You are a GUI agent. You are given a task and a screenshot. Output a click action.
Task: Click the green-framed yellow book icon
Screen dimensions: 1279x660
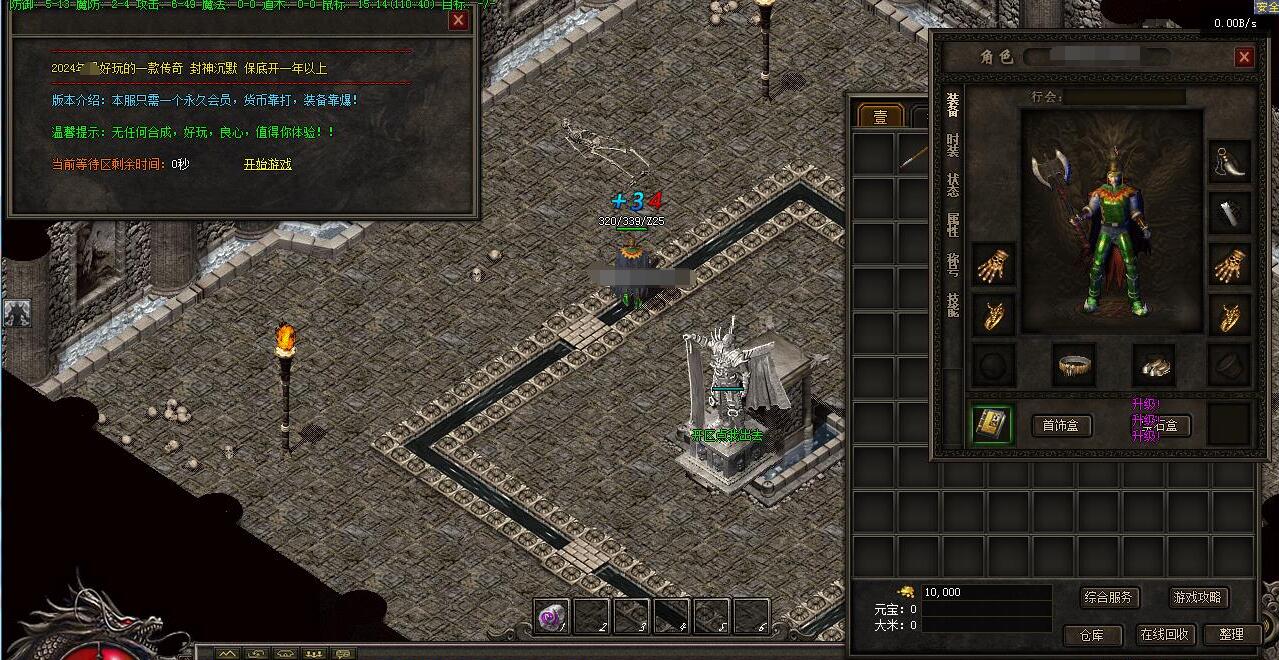993,425
